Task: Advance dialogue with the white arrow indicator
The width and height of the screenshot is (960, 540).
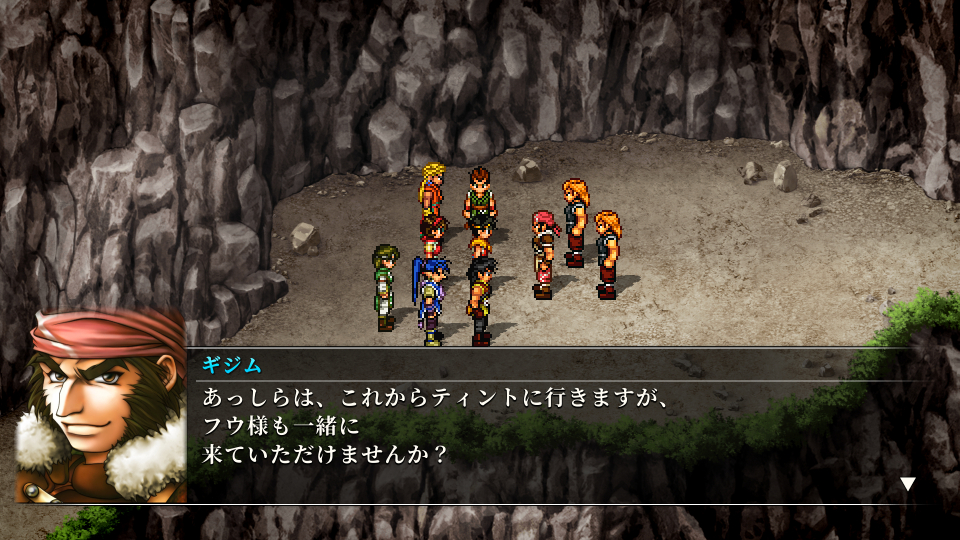Action: (x=907, y=484)
